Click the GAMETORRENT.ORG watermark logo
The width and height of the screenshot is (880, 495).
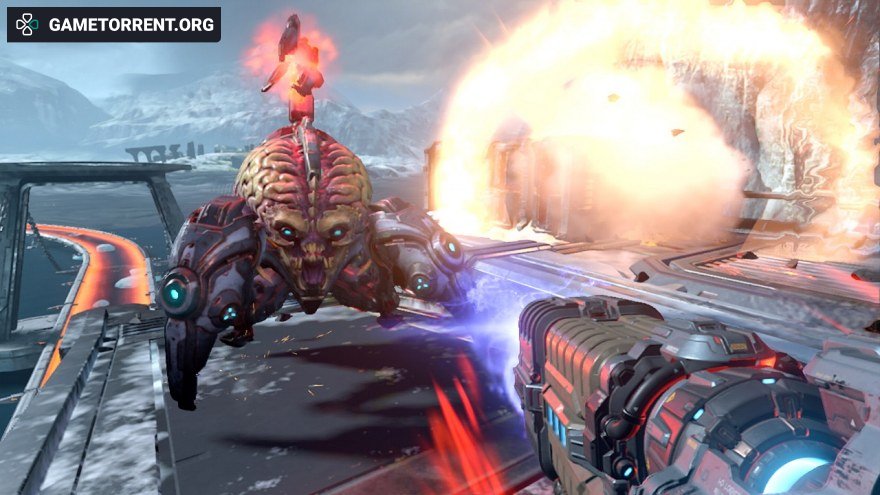click(113, 25)
